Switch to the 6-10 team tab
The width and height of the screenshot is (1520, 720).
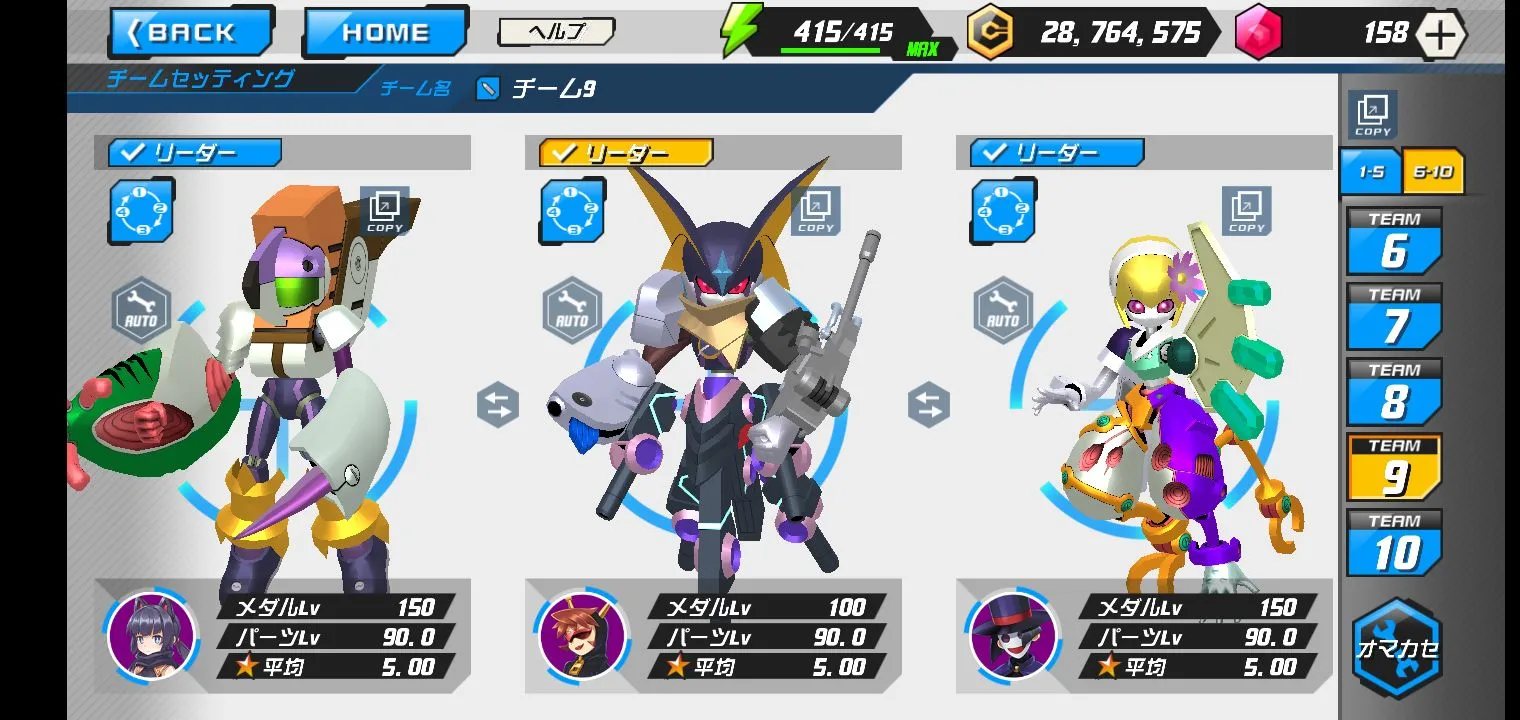coord(1433,171)
